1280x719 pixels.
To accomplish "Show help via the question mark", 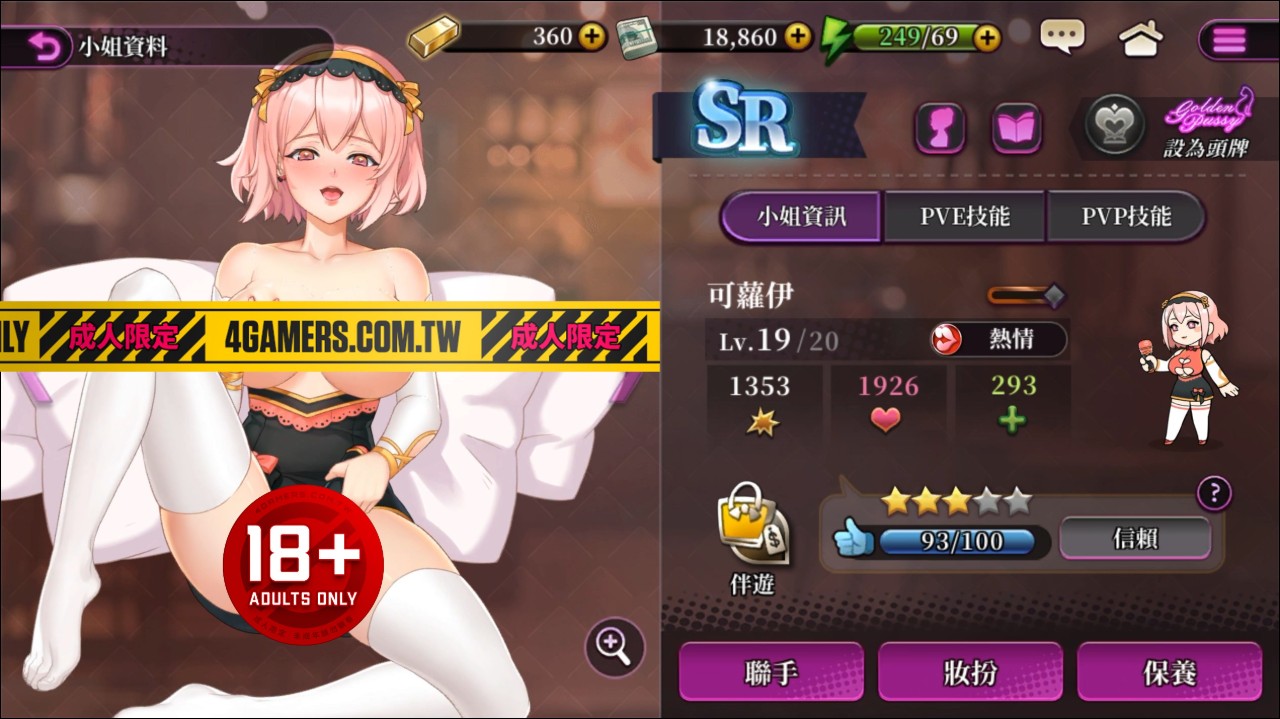I will pyautogui.click(x=1214, y=492).
